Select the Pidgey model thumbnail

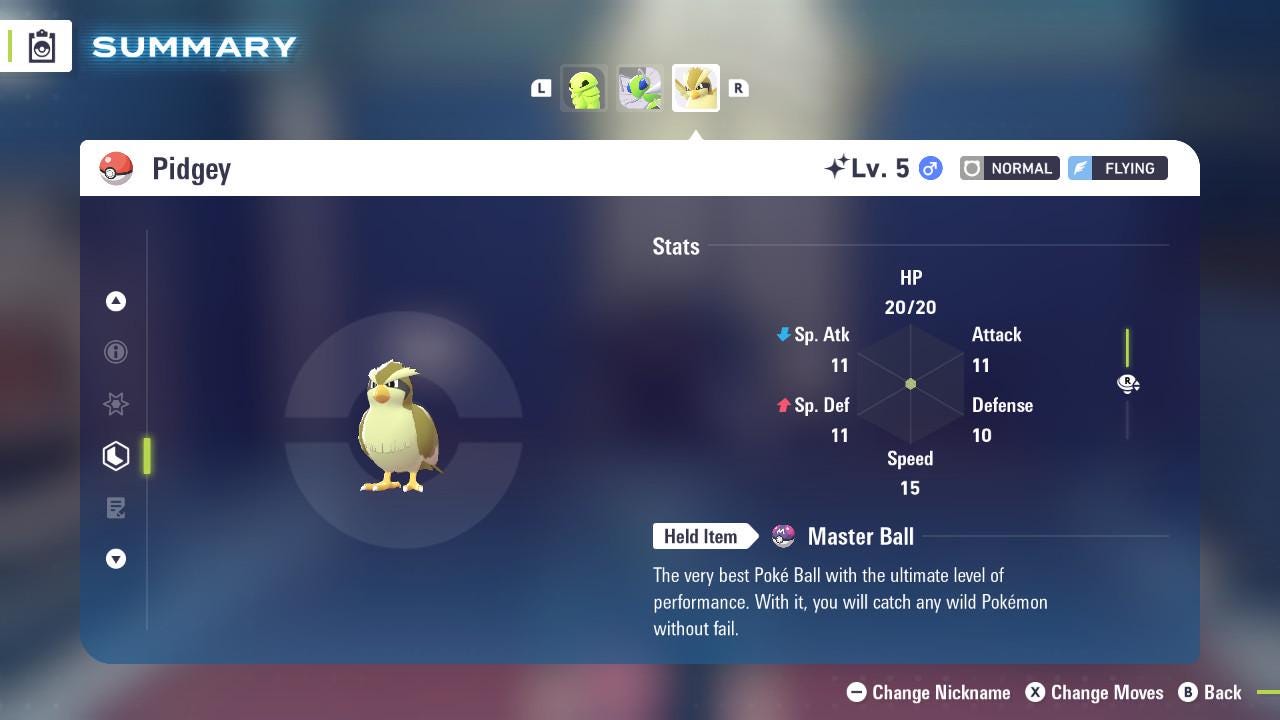coord(696,88)
